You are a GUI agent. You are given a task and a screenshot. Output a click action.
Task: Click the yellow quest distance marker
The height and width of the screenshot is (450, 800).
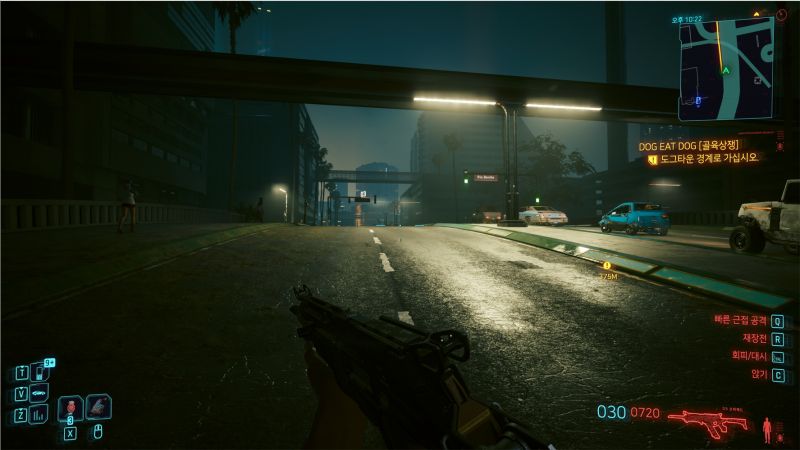click(x=606, y=266)
